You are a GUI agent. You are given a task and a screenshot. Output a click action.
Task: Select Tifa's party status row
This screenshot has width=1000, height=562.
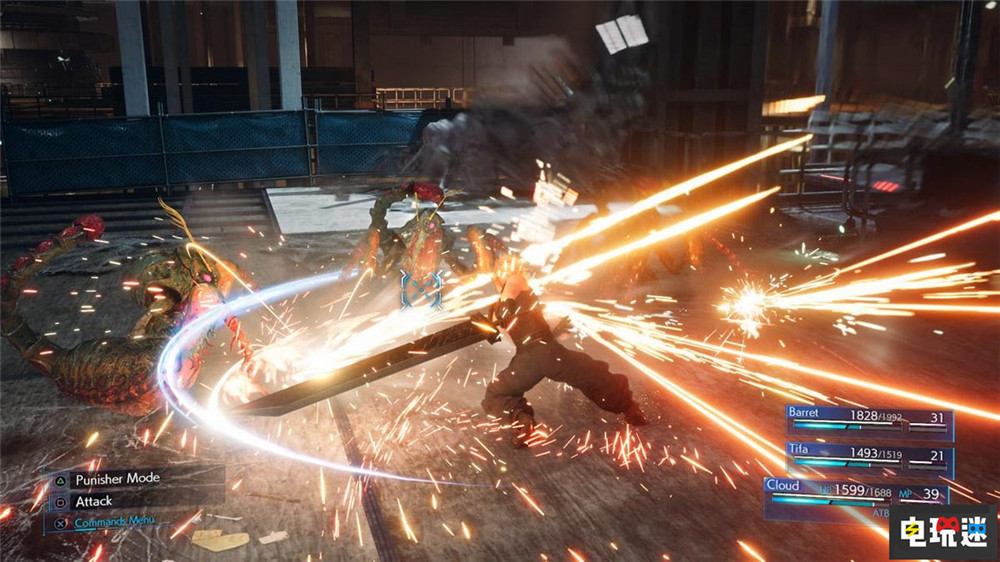coord(868,461)
